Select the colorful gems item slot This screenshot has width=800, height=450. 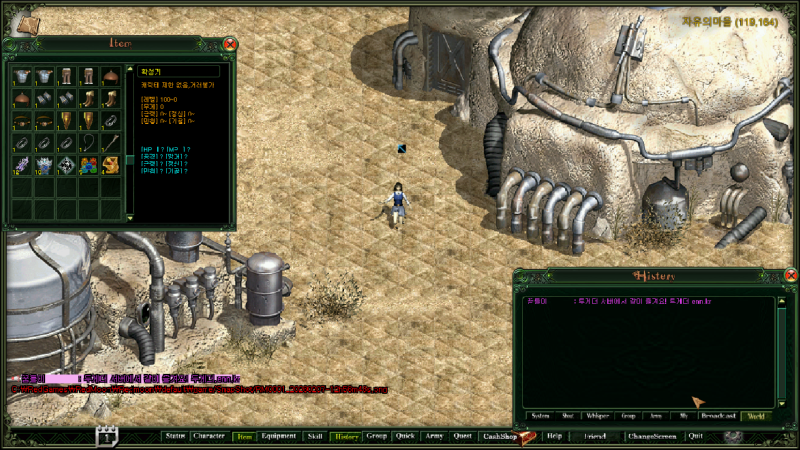tap(88, 164)
